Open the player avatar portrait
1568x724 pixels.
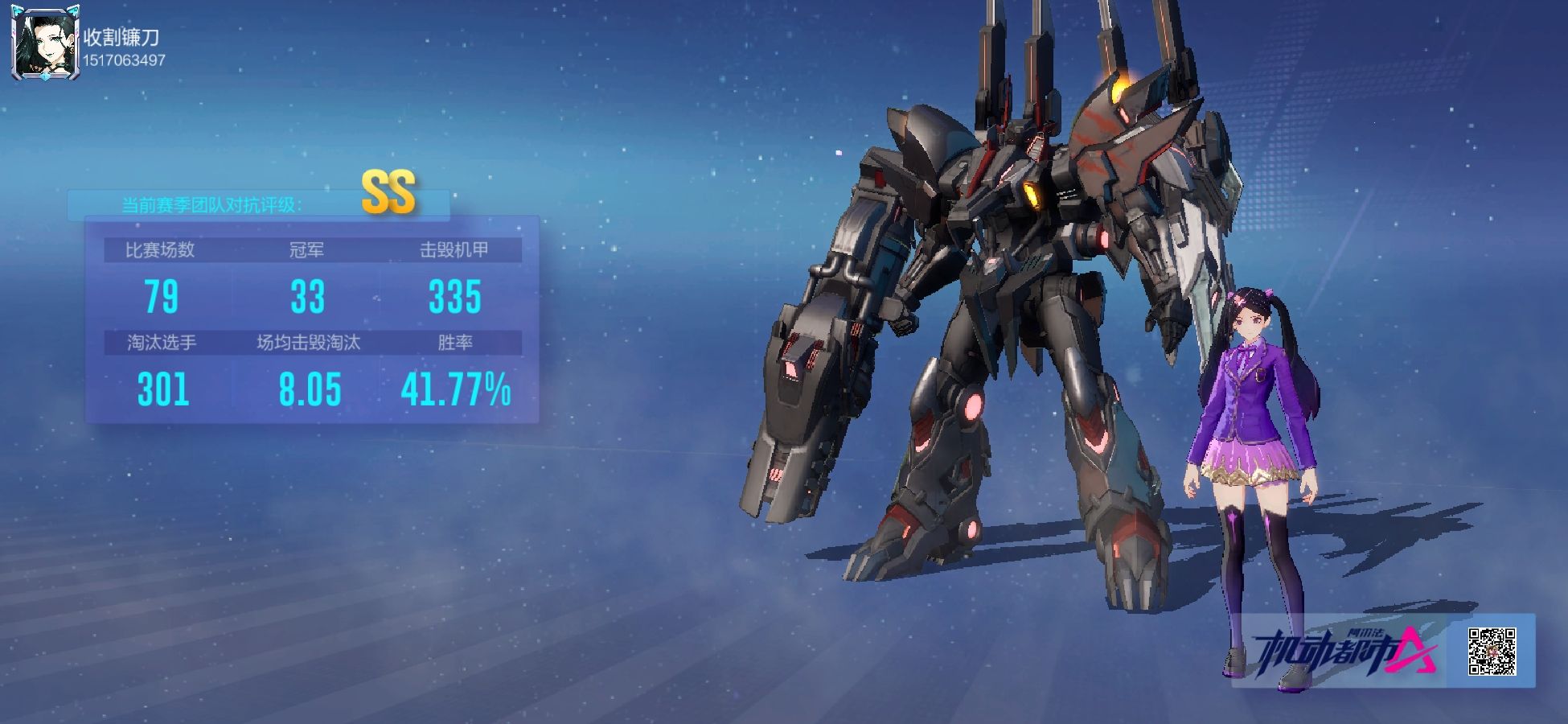coord(46,44)
